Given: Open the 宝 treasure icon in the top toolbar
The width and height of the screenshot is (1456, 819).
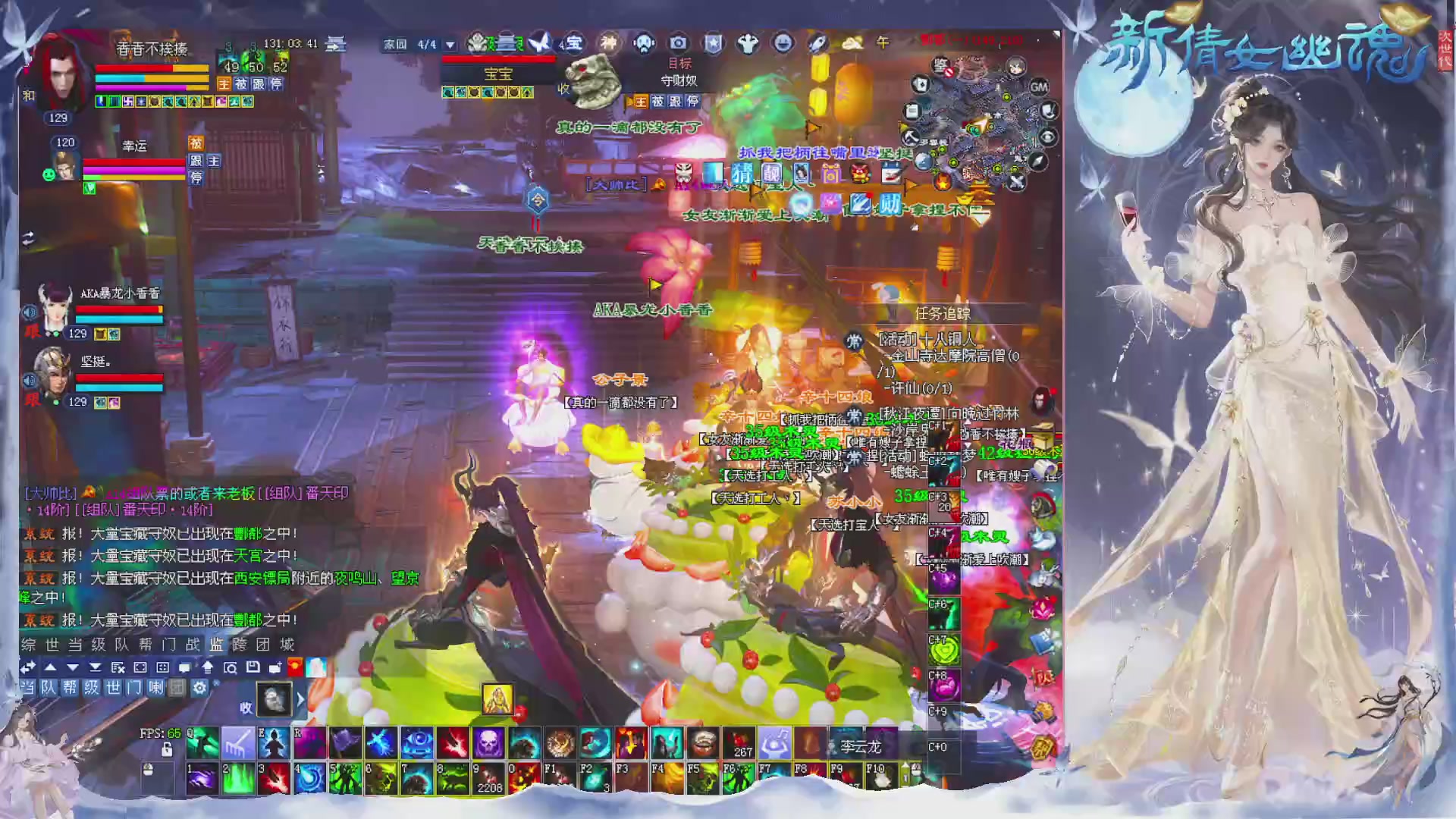Looking at the screenshot, I should (x=574, y=44).
